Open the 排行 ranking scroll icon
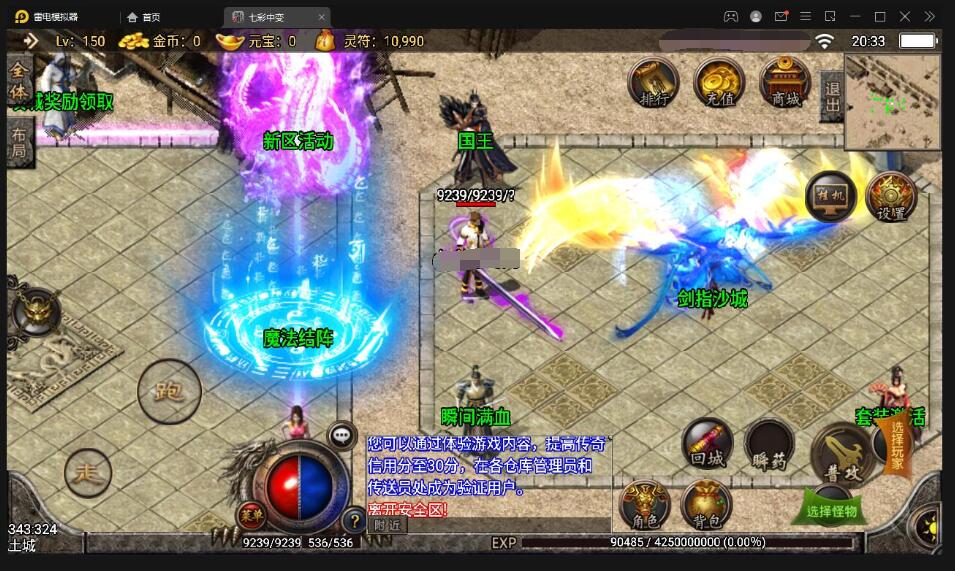 click(x=653, y=82)
